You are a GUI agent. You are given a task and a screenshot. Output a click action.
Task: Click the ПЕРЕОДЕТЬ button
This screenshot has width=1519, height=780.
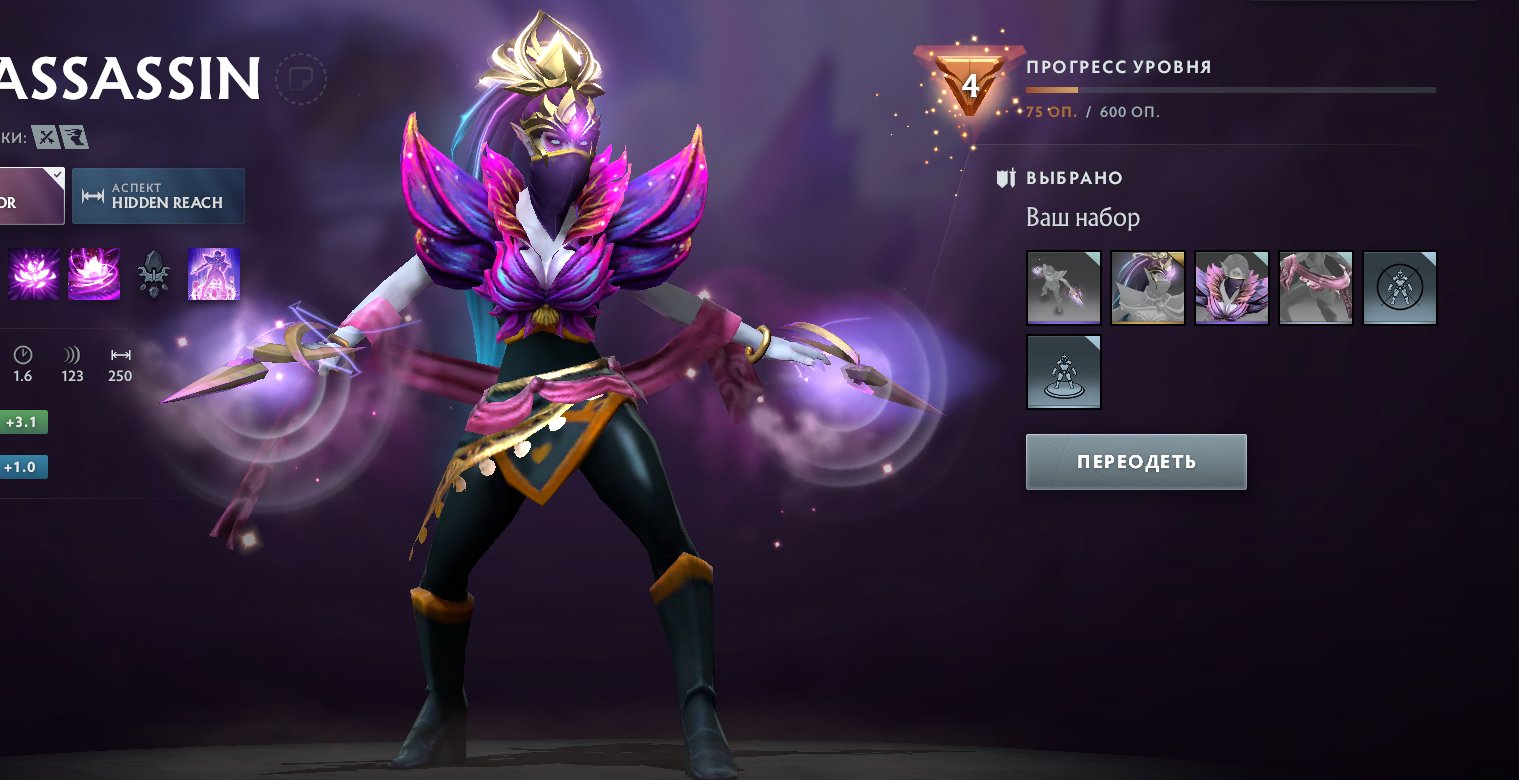[1136, 462]
